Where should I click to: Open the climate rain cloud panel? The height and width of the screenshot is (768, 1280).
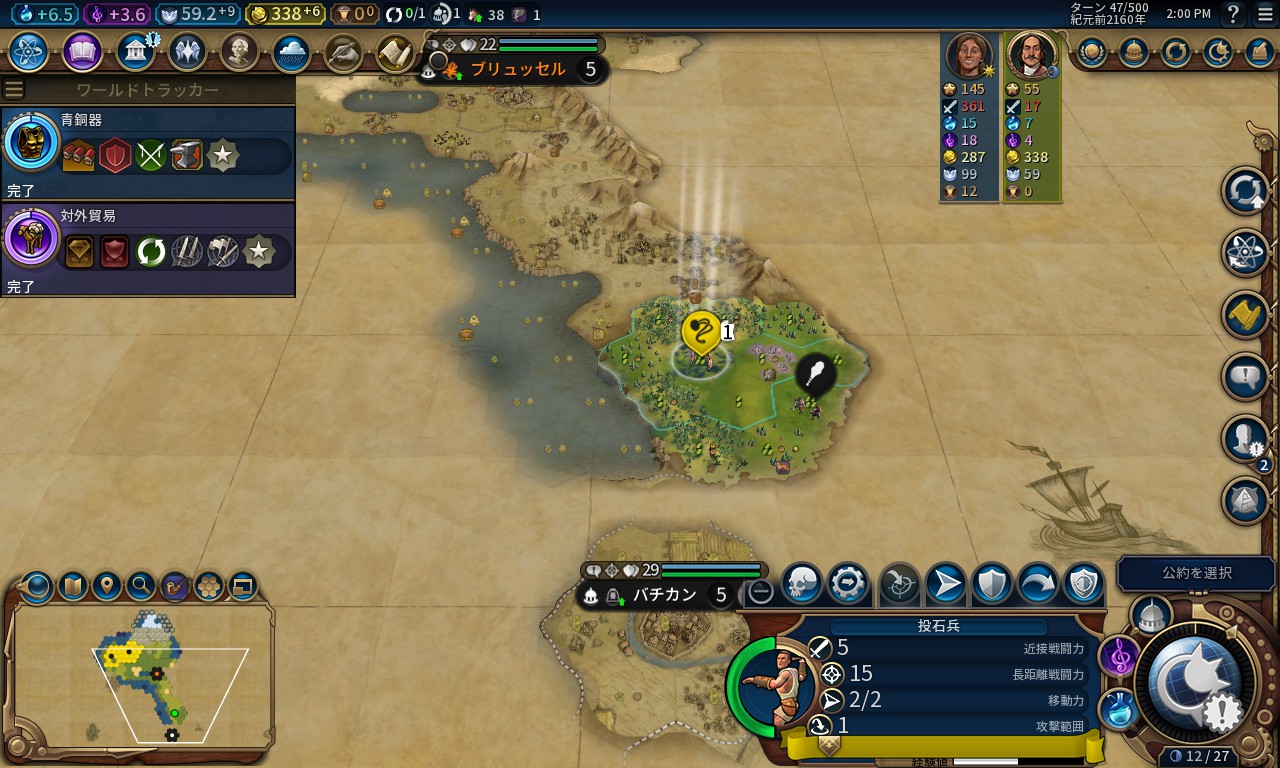click(291, 51)
